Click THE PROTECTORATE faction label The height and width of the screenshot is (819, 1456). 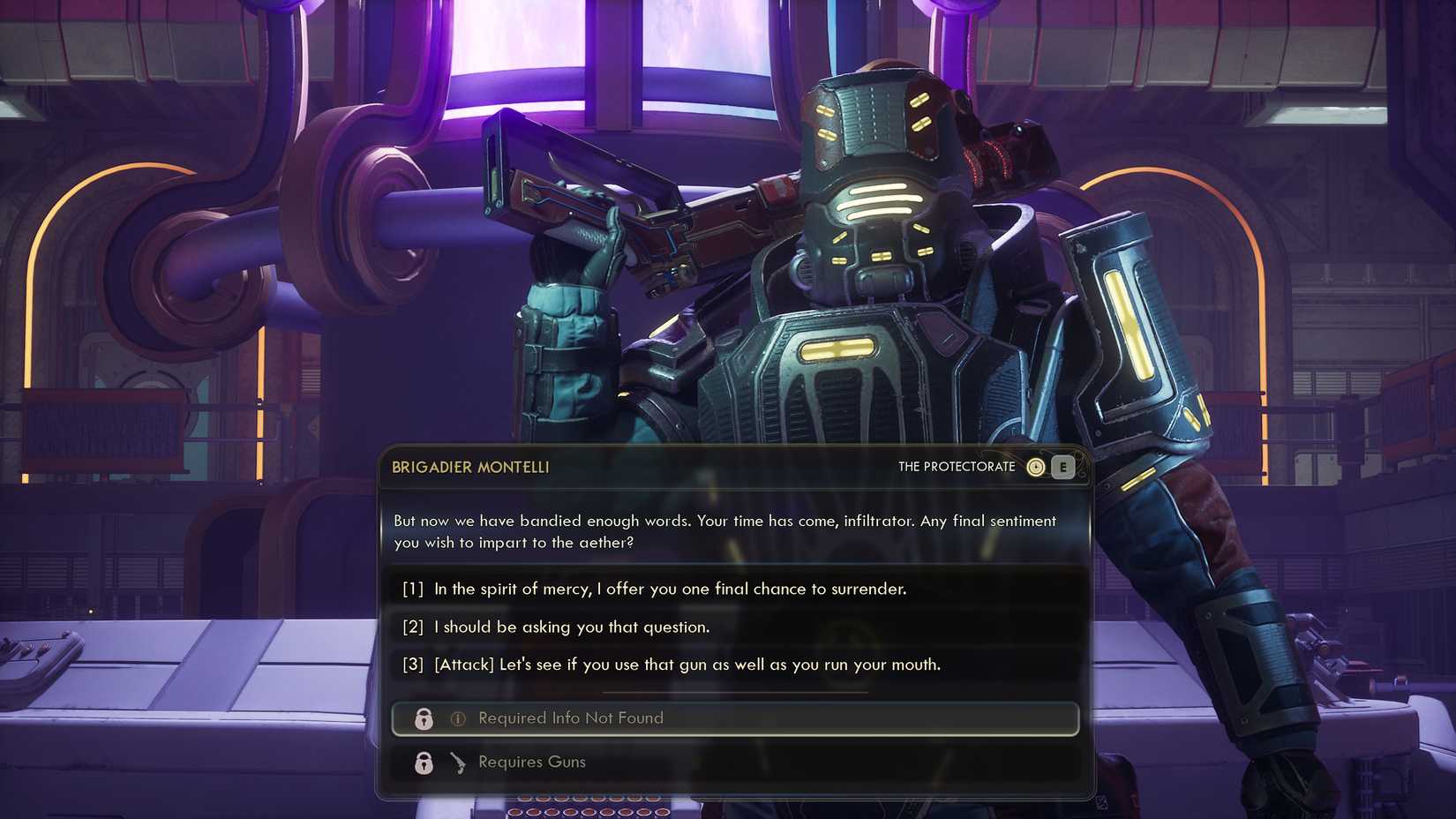tap(956, 466)
